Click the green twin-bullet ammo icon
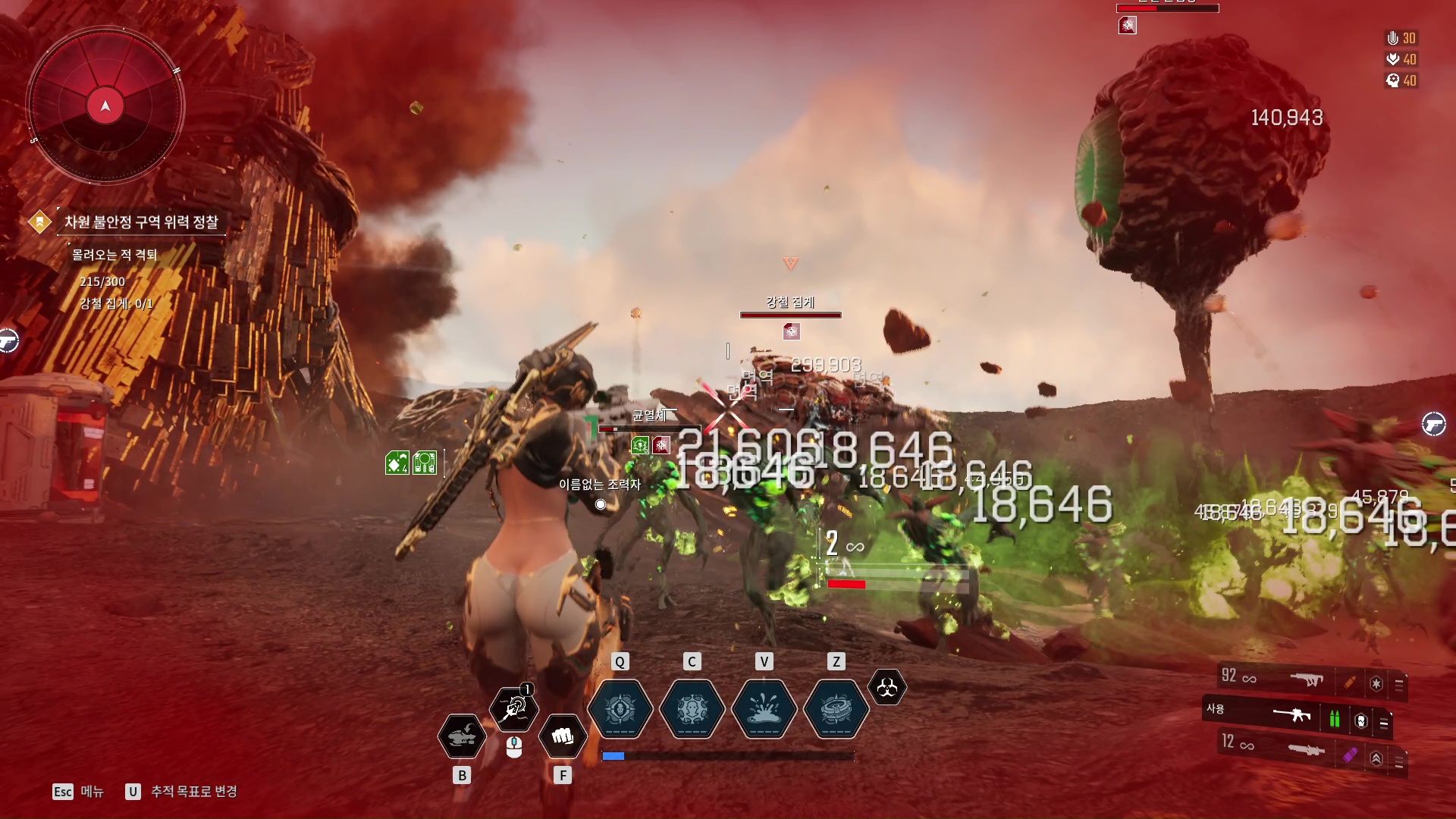The height and width of the screenshot is (819, 1456). [1334, 718]
